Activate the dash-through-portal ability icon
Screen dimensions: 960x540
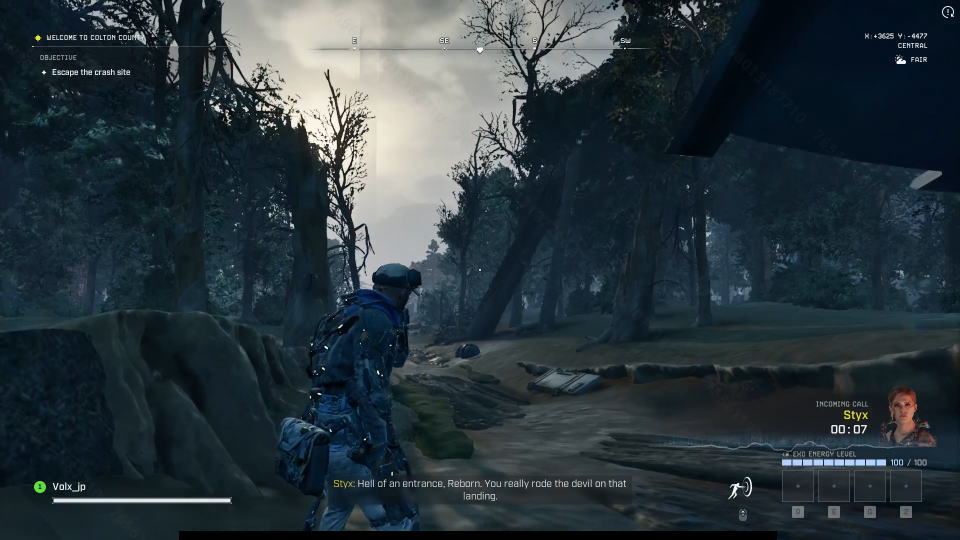tap(740, 489)
